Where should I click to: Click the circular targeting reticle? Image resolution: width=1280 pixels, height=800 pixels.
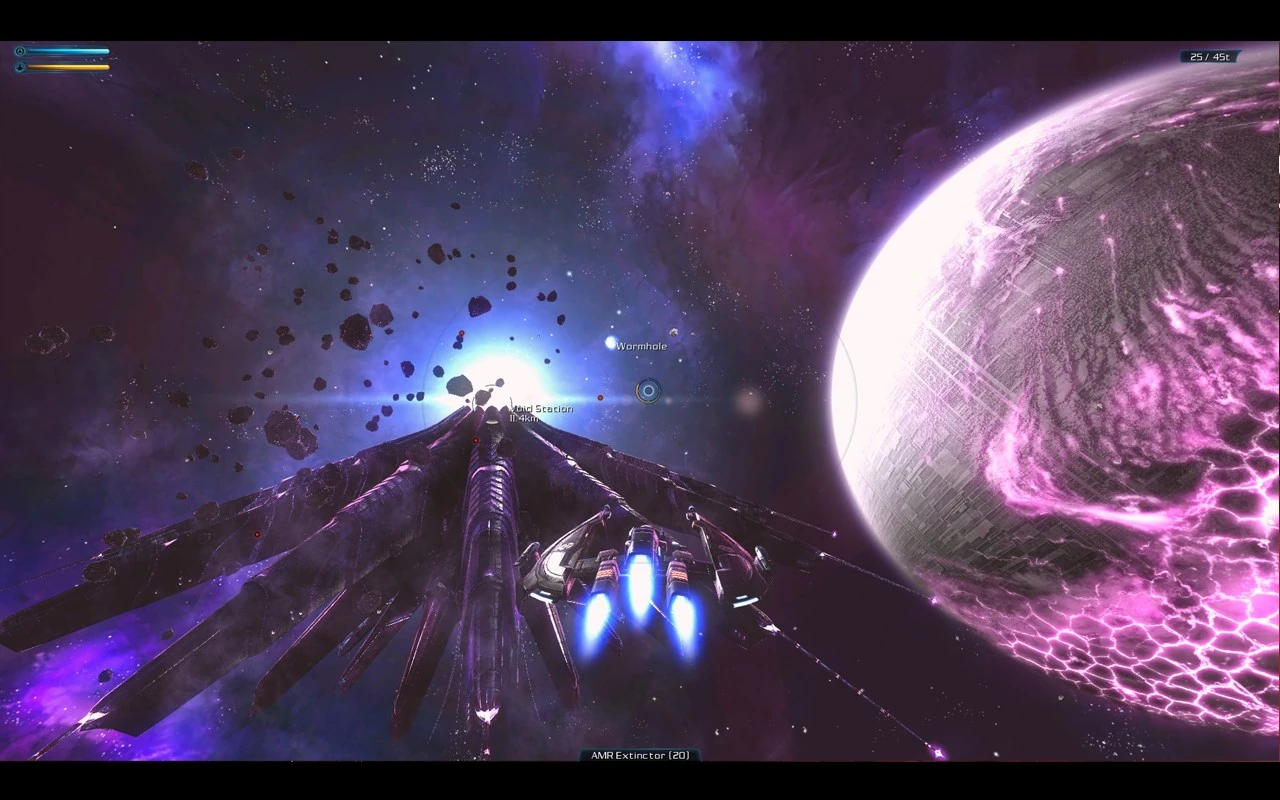[648, 390]
